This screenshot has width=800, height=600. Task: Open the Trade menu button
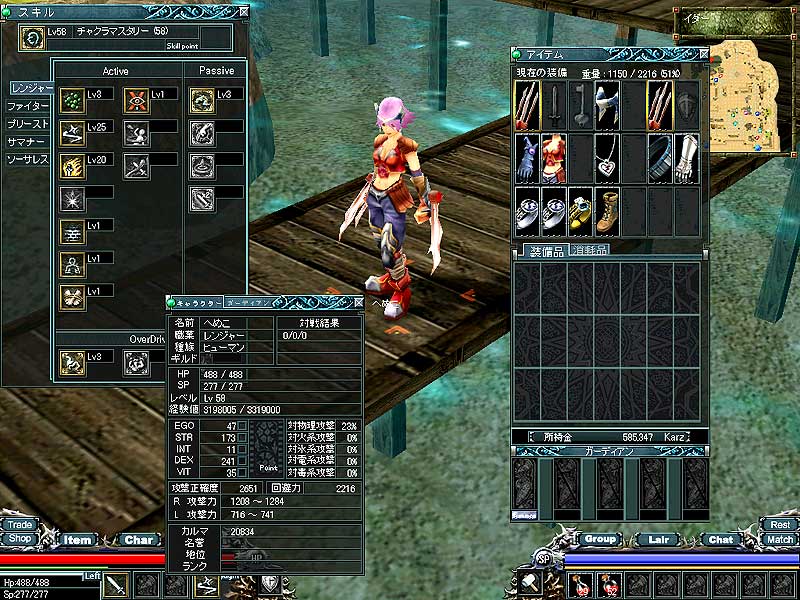[19, 524]
